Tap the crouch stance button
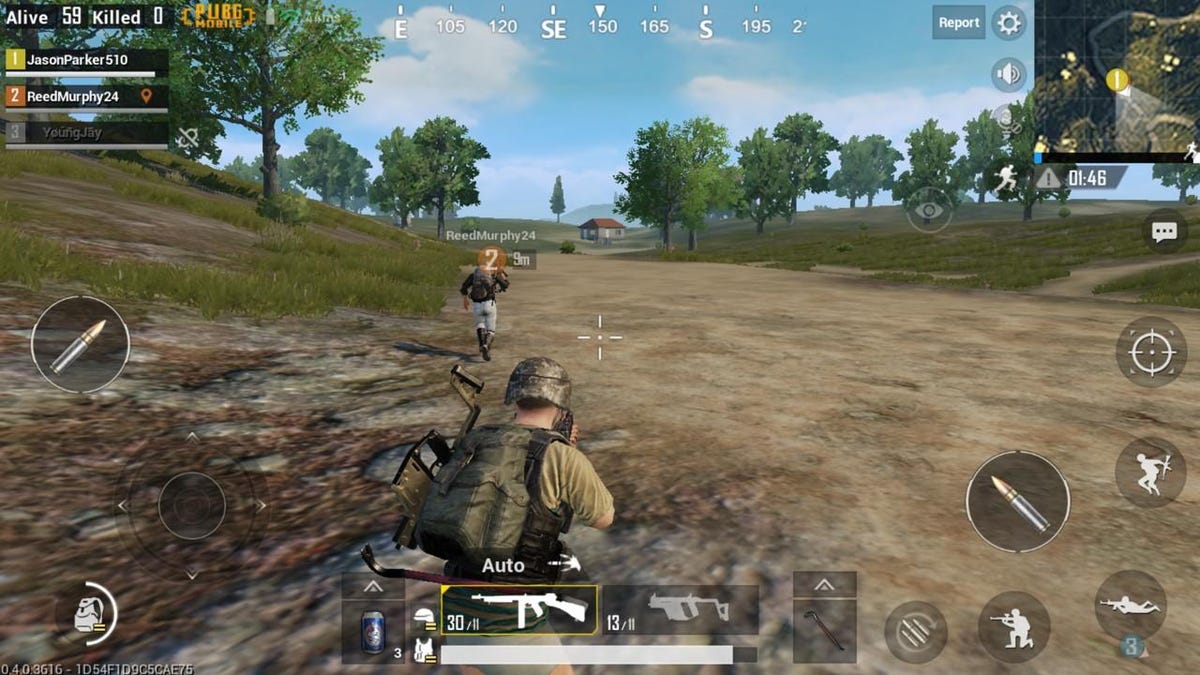1200x675 pixels. tap(1013, 626)
